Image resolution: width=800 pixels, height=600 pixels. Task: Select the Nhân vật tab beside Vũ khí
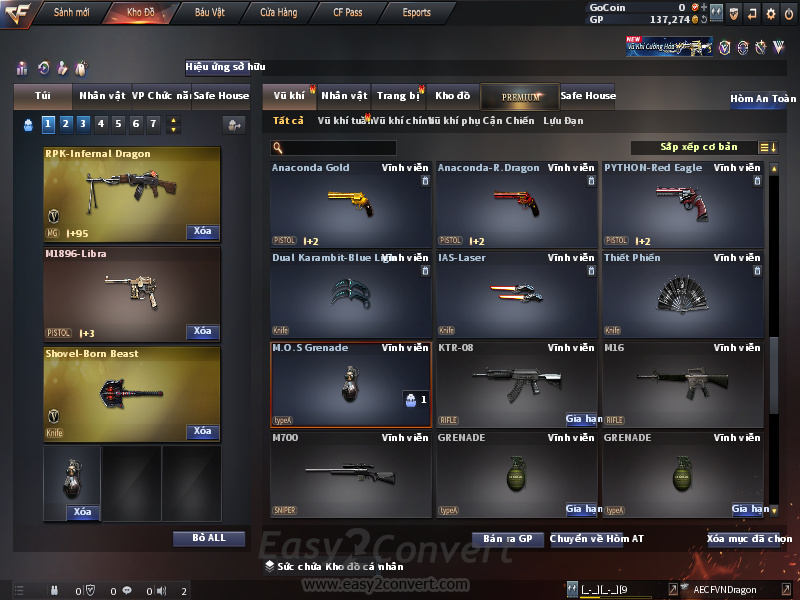[344, 96]
